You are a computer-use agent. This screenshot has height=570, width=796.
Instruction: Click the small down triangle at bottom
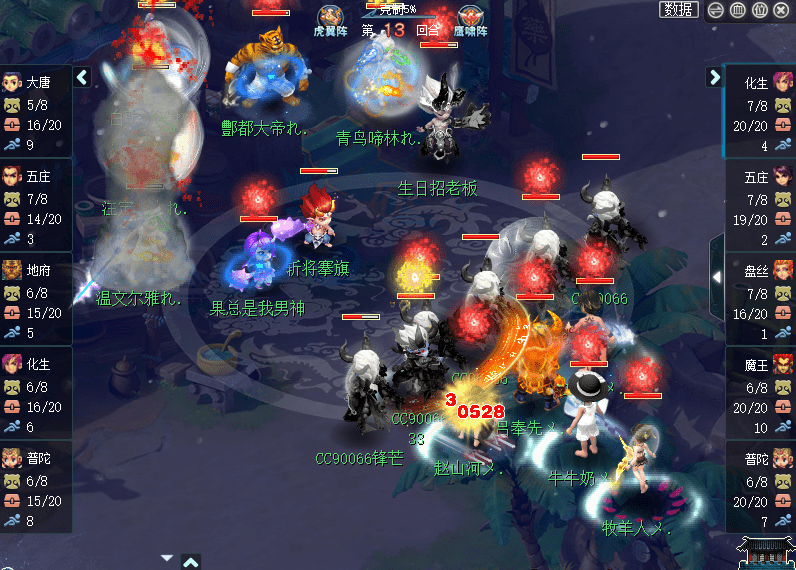point(167,558)
